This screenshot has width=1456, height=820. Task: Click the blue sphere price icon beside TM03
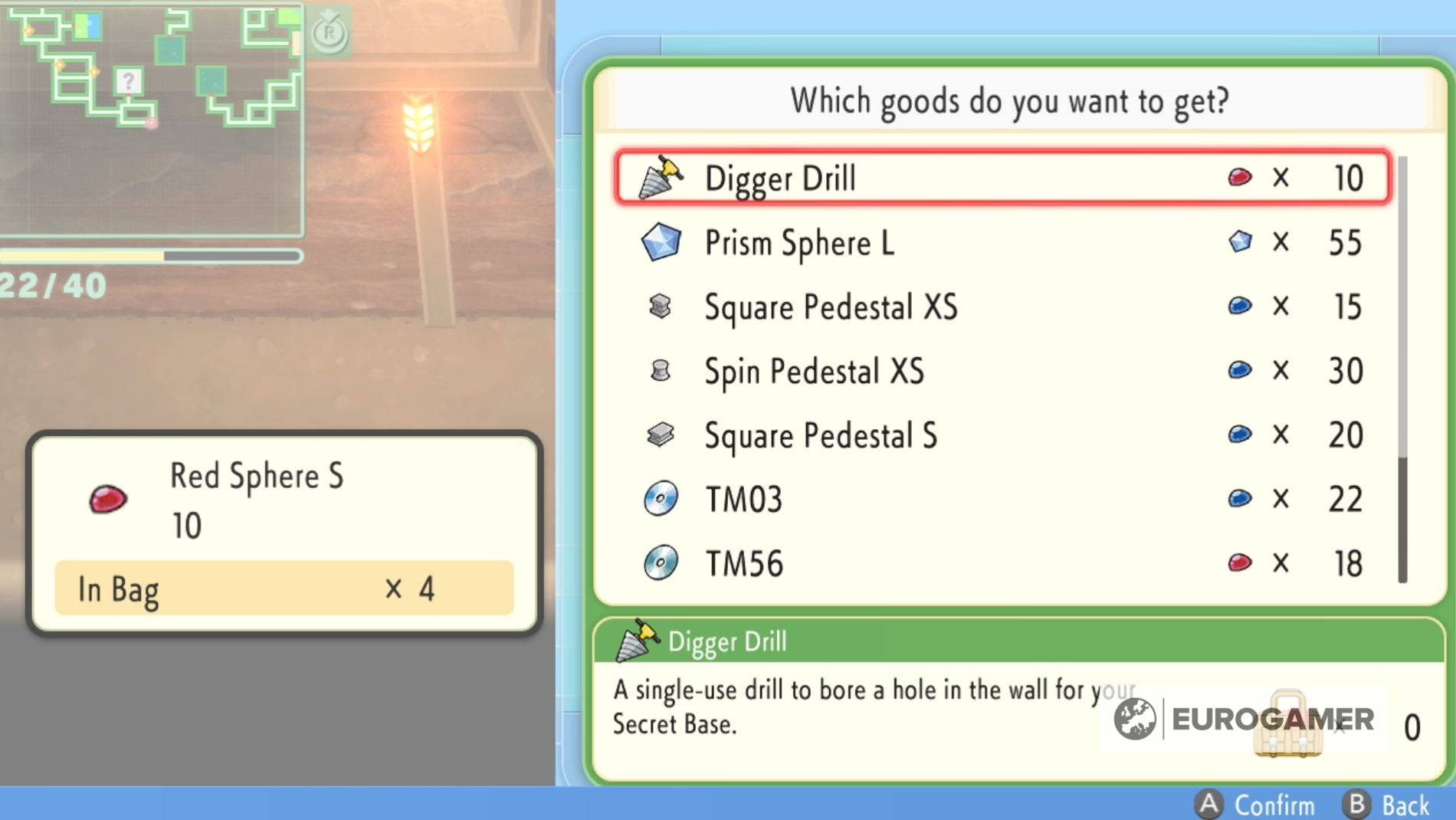point(1238,498)
